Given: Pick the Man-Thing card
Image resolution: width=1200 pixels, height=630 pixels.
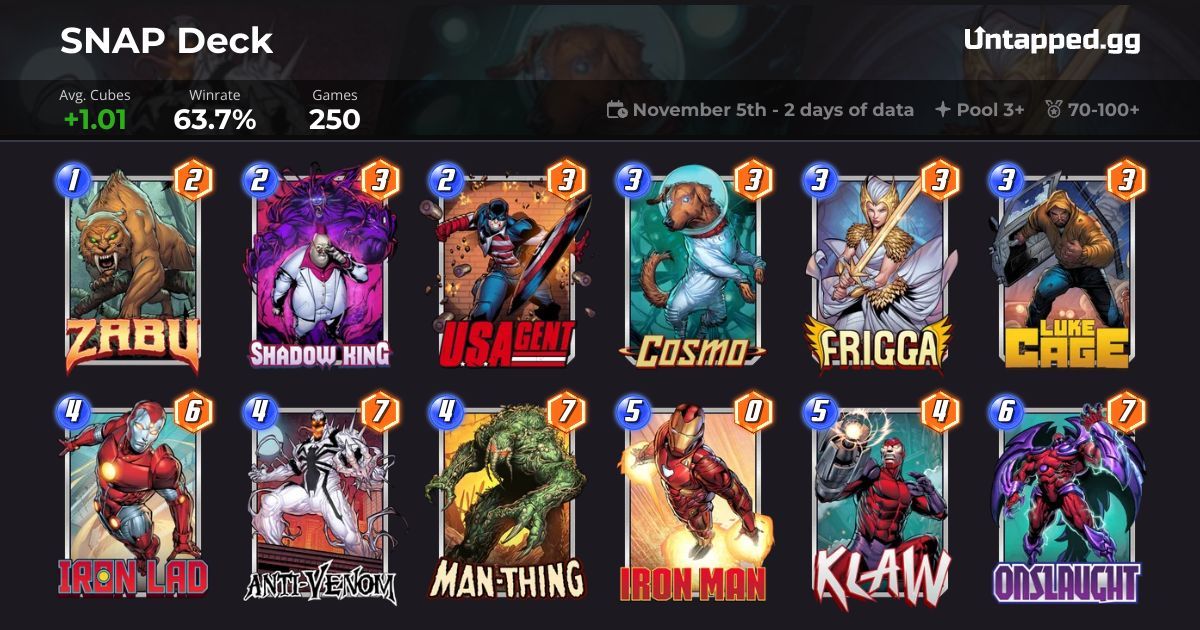Looking at the screenshot, I should point(506,500).
